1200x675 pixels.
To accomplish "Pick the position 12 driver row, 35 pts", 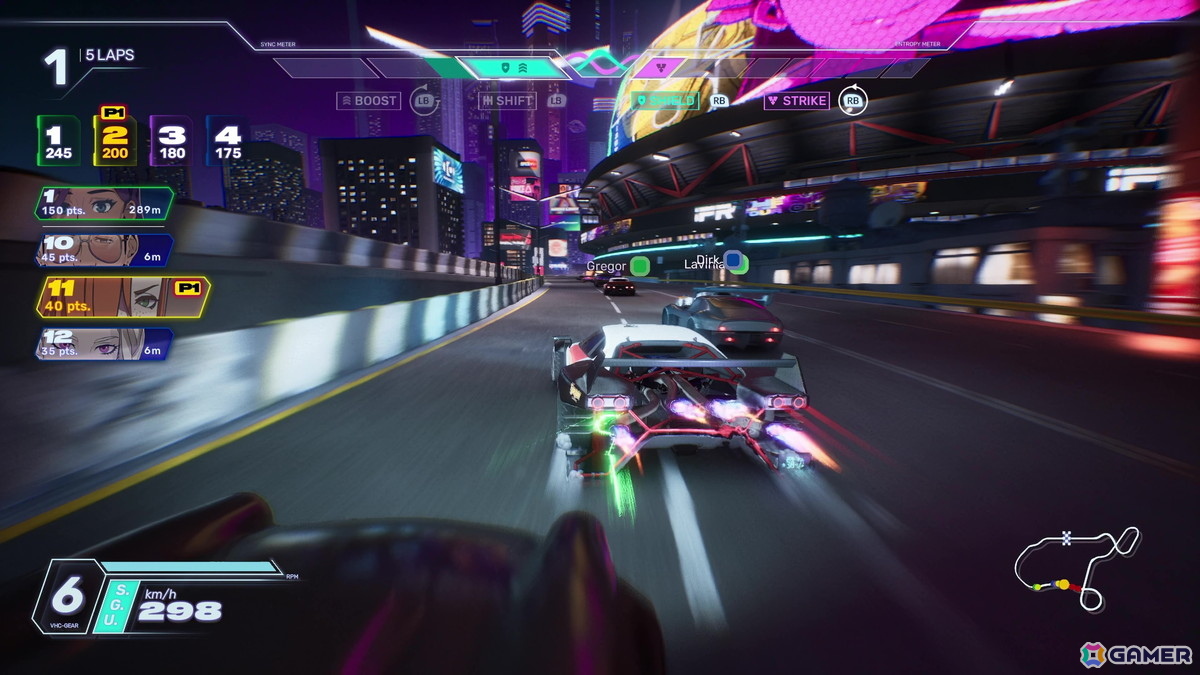I will [103, 343].
